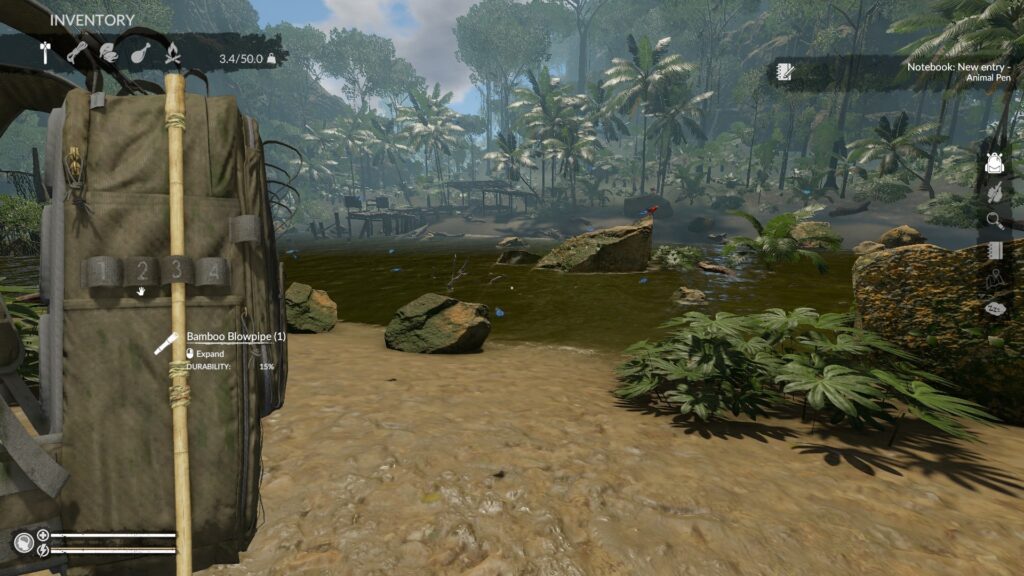Screen dimensions: 1024x576
Task: Choose quick slot 2 on the backpack
Action: tap(142, 270)
